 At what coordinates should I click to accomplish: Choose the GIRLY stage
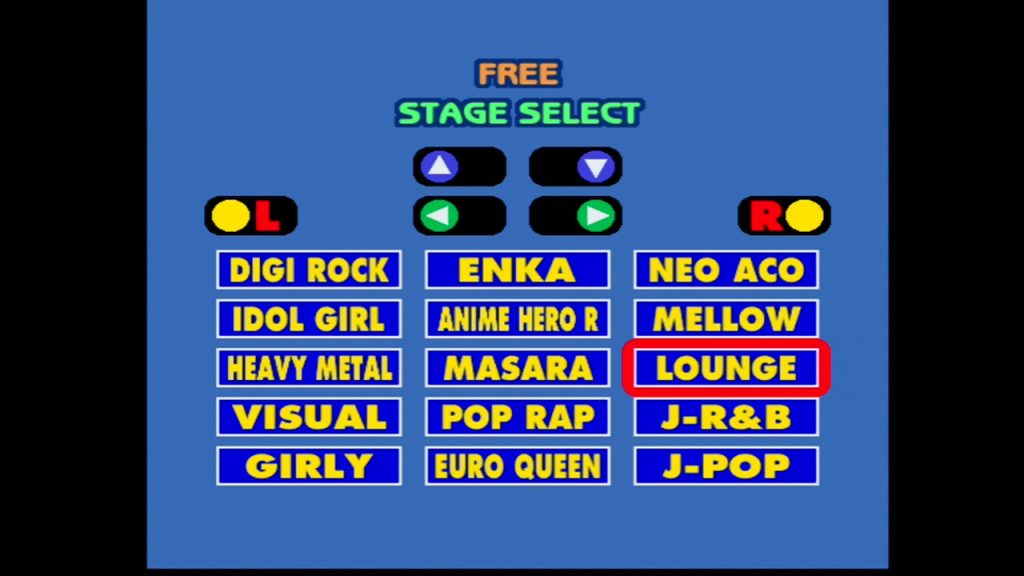pyautogui.click(x=309, y=466)
